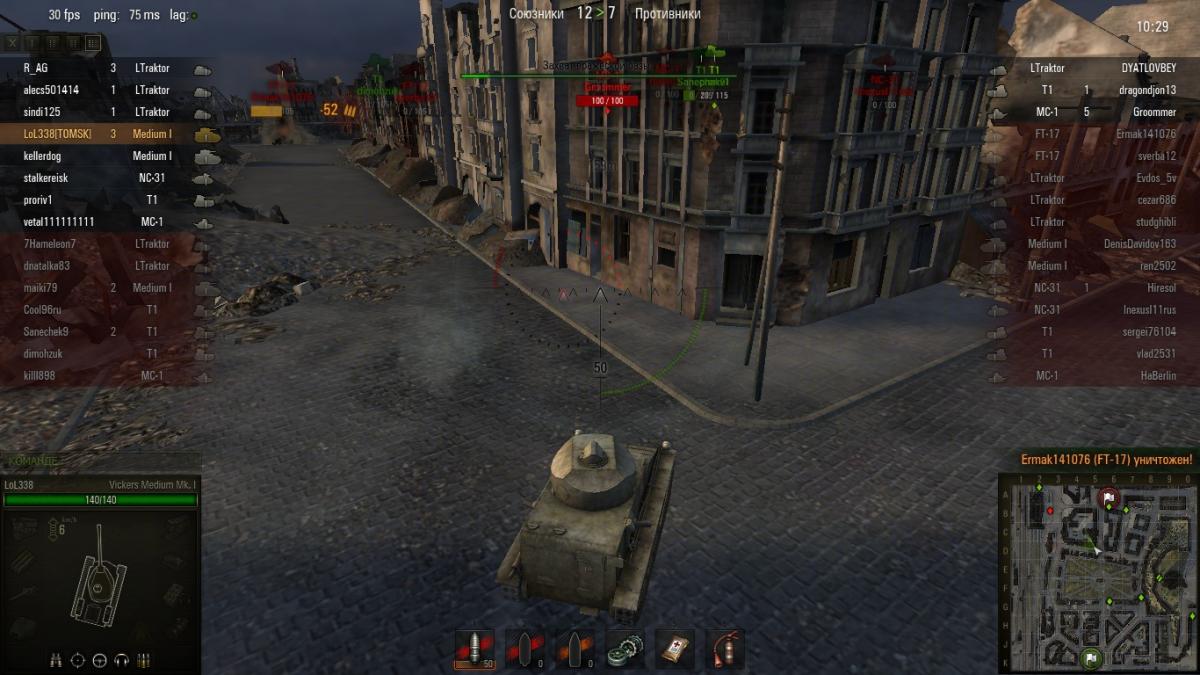Select the loaded armor-piercing shell slot

pyautogui.click(x=474, y=649)
